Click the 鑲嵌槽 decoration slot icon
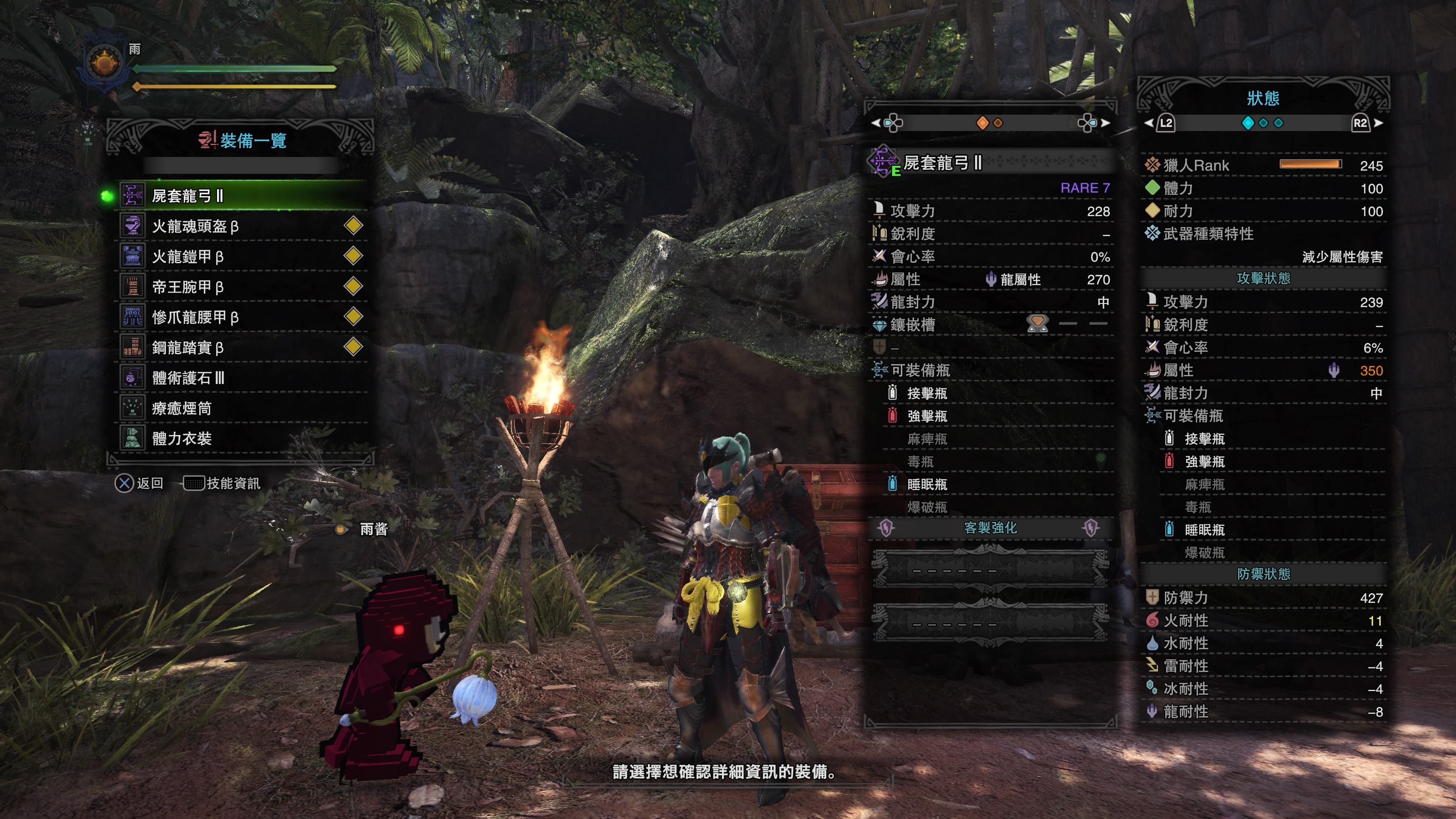The width and height of the screenshot is (1456, 819). (1037, 325)
